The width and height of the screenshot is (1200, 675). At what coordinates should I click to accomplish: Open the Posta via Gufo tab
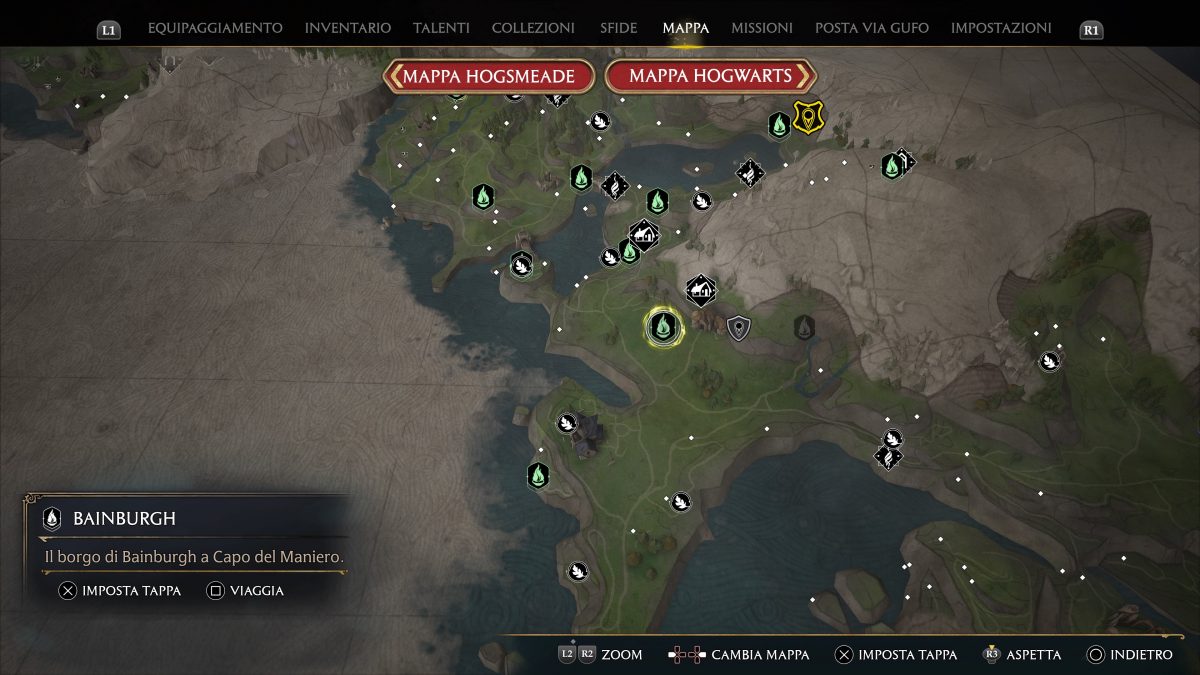point(872,28)
